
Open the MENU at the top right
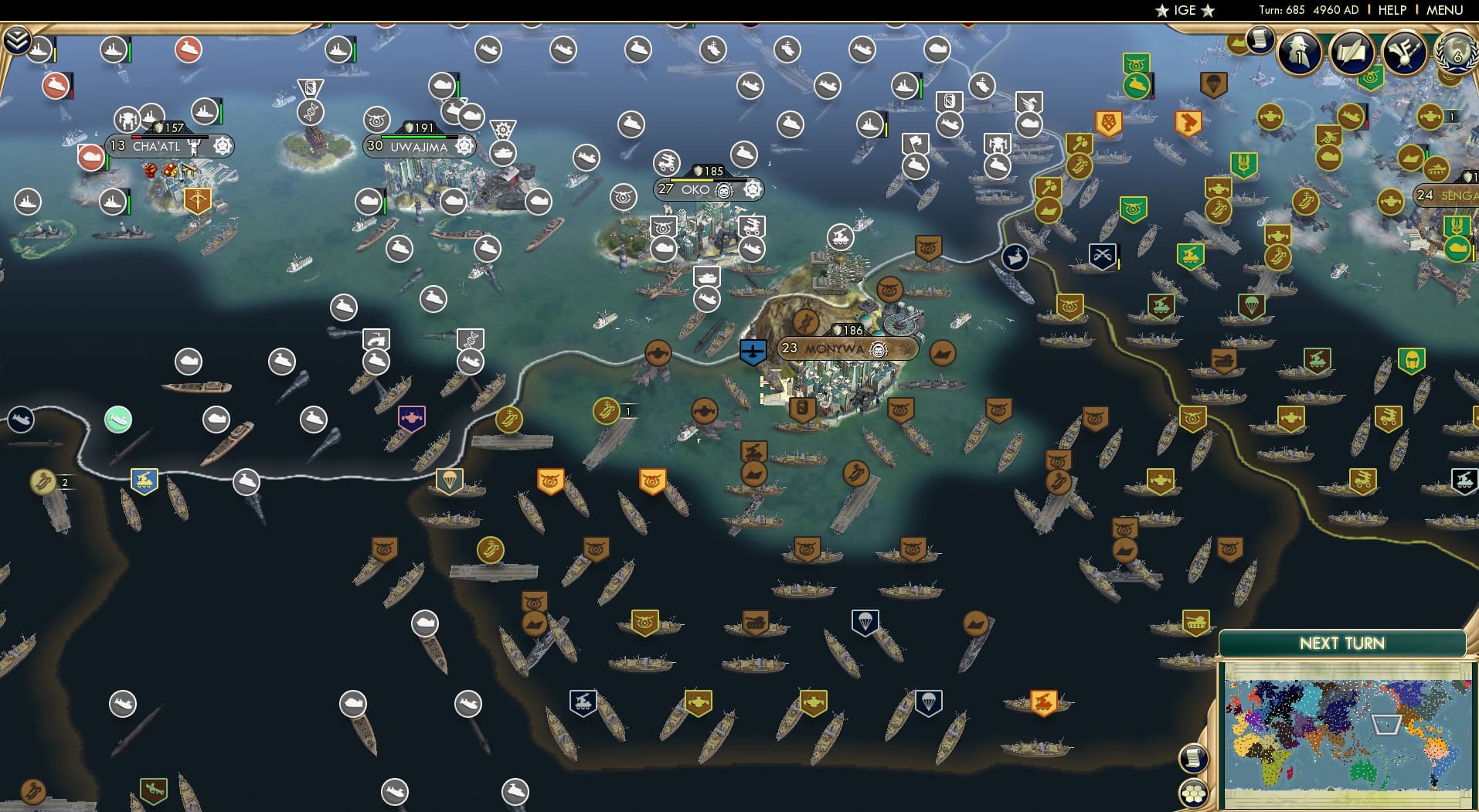tap(1447, 10)
